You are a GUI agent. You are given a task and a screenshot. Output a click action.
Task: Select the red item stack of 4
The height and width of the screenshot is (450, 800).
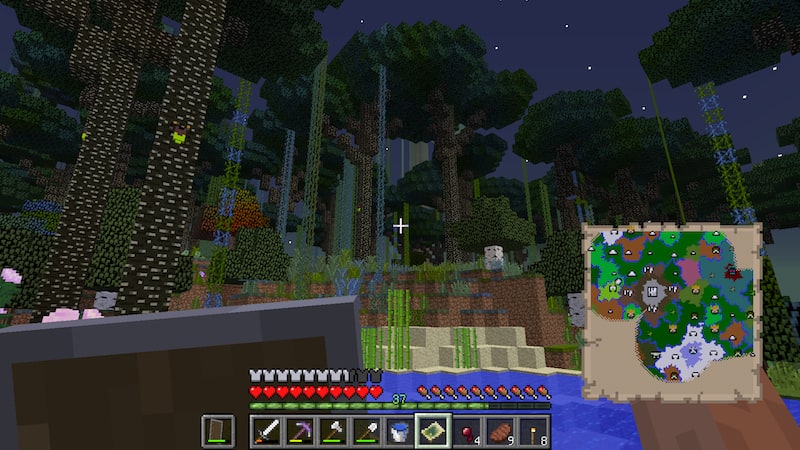point(467,431)
